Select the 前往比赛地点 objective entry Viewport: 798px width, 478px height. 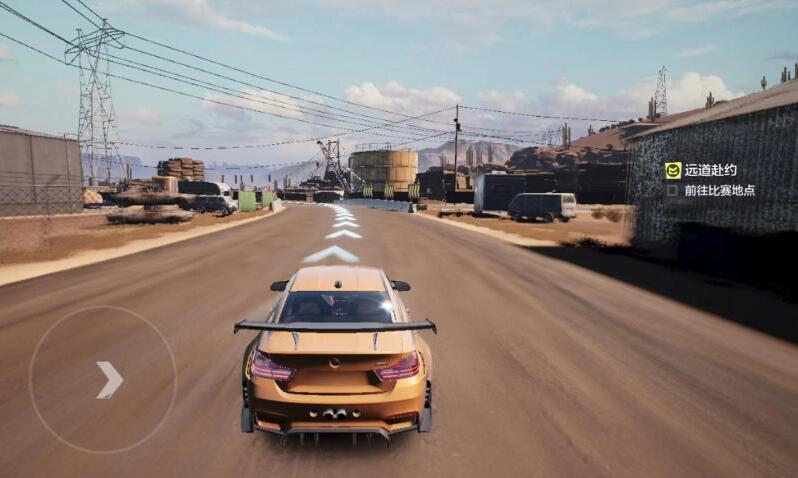click(719, 190)
